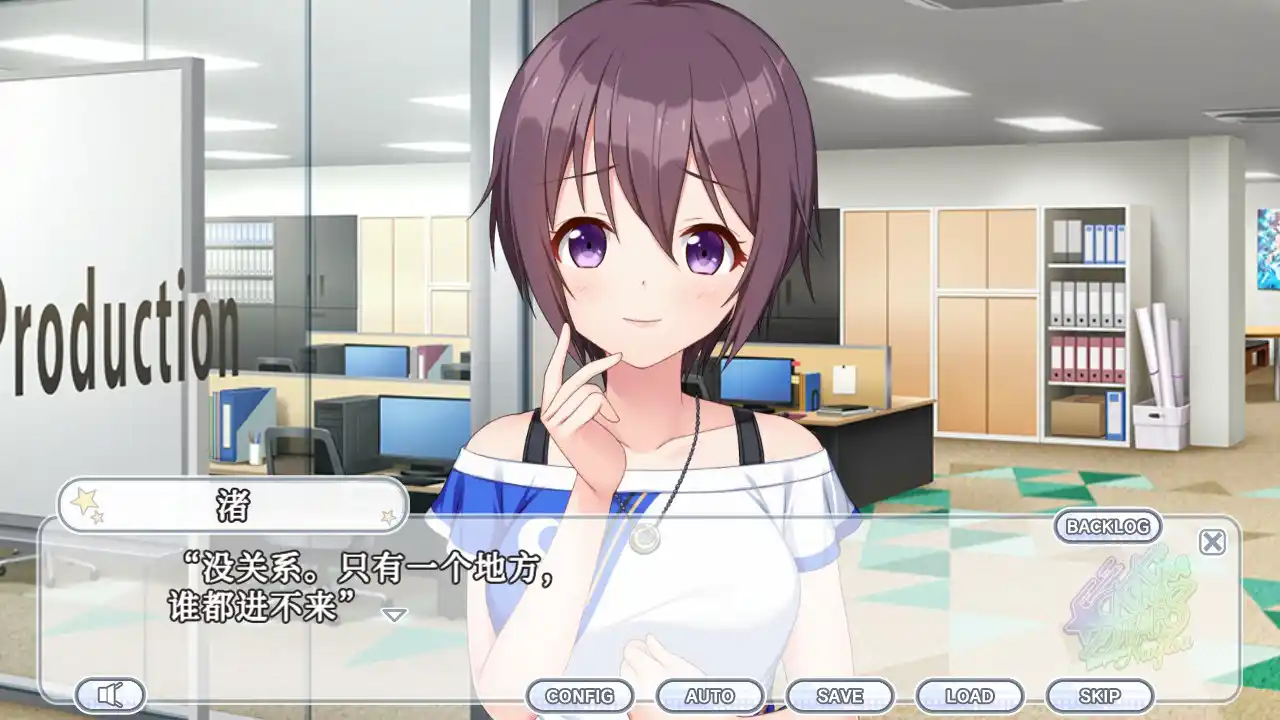The width and height of the screenshot is (1280, 720).
Task: Replay voice with the speaker icon
Action: click(x=110, y=695)
